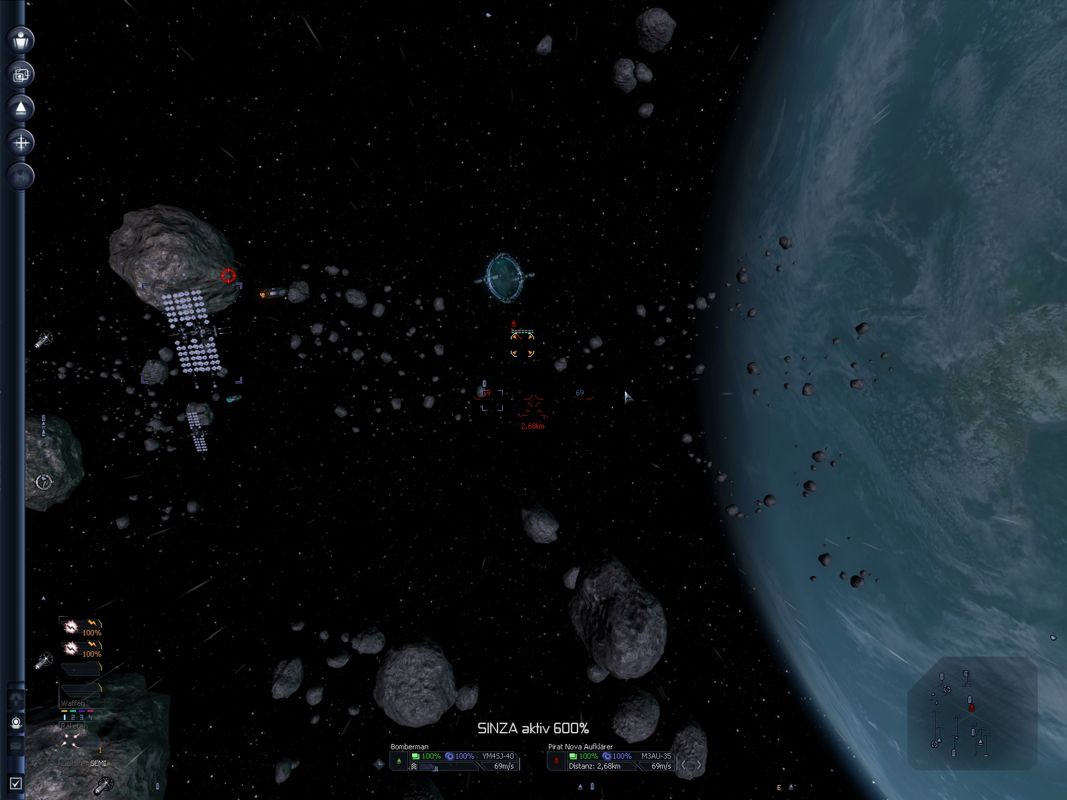Open the pilot personal menu icon
This screenshot has width=1067, height=800.
point(21,40)
